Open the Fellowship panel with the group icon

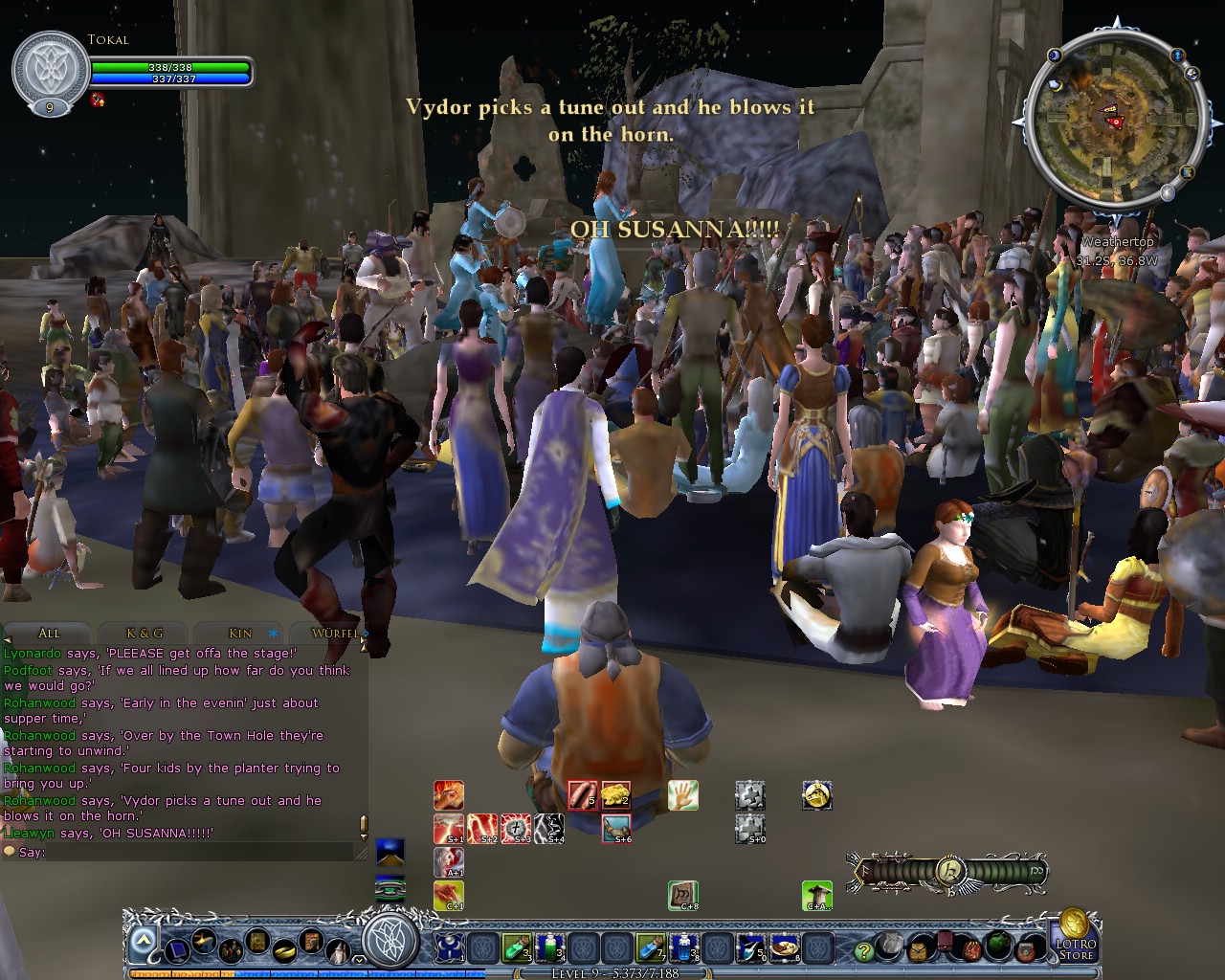click(232, 951)
